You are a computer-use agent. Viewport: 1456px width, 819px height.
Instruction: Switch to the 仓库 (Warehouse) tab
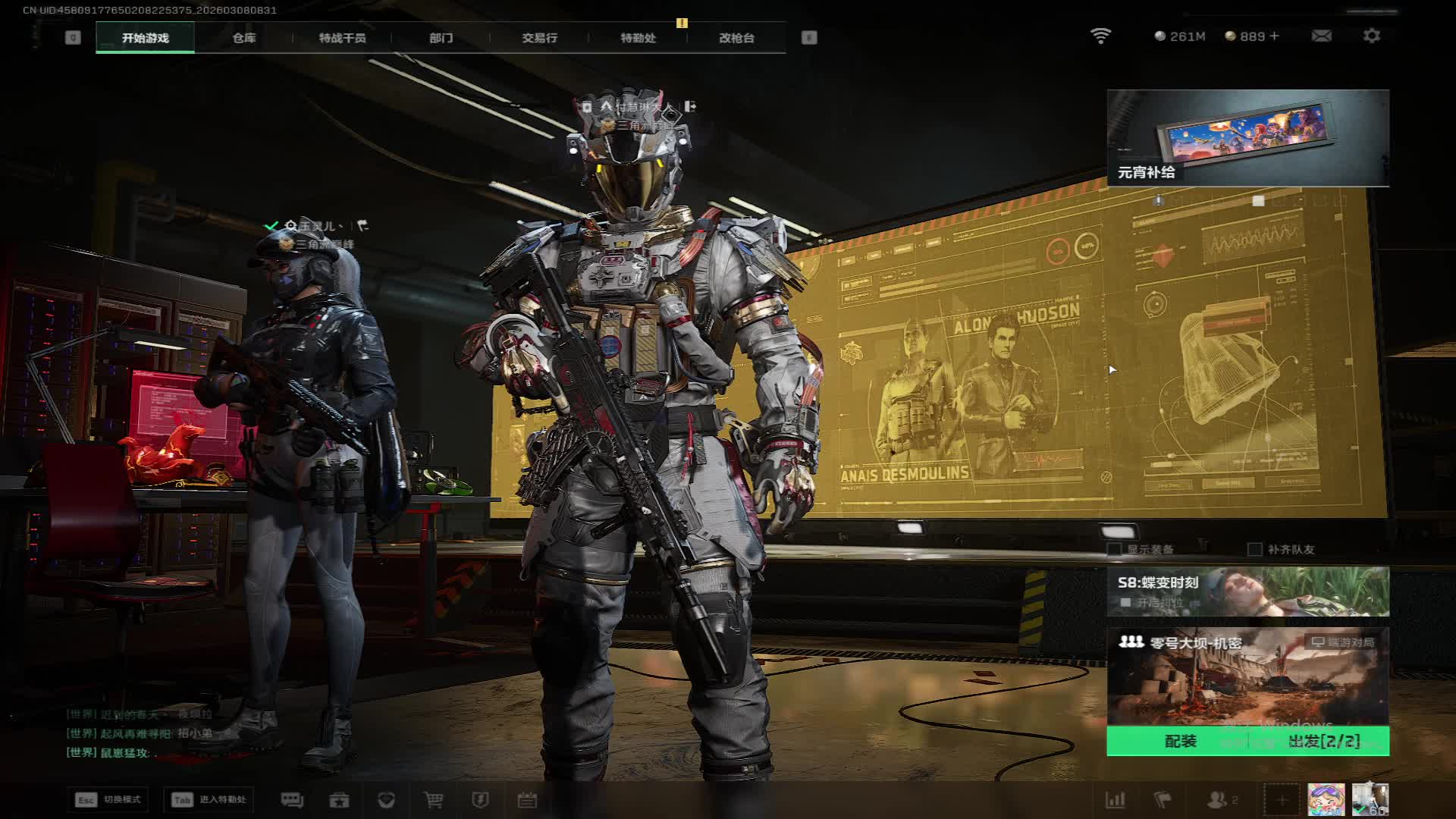tap(243, 38)
